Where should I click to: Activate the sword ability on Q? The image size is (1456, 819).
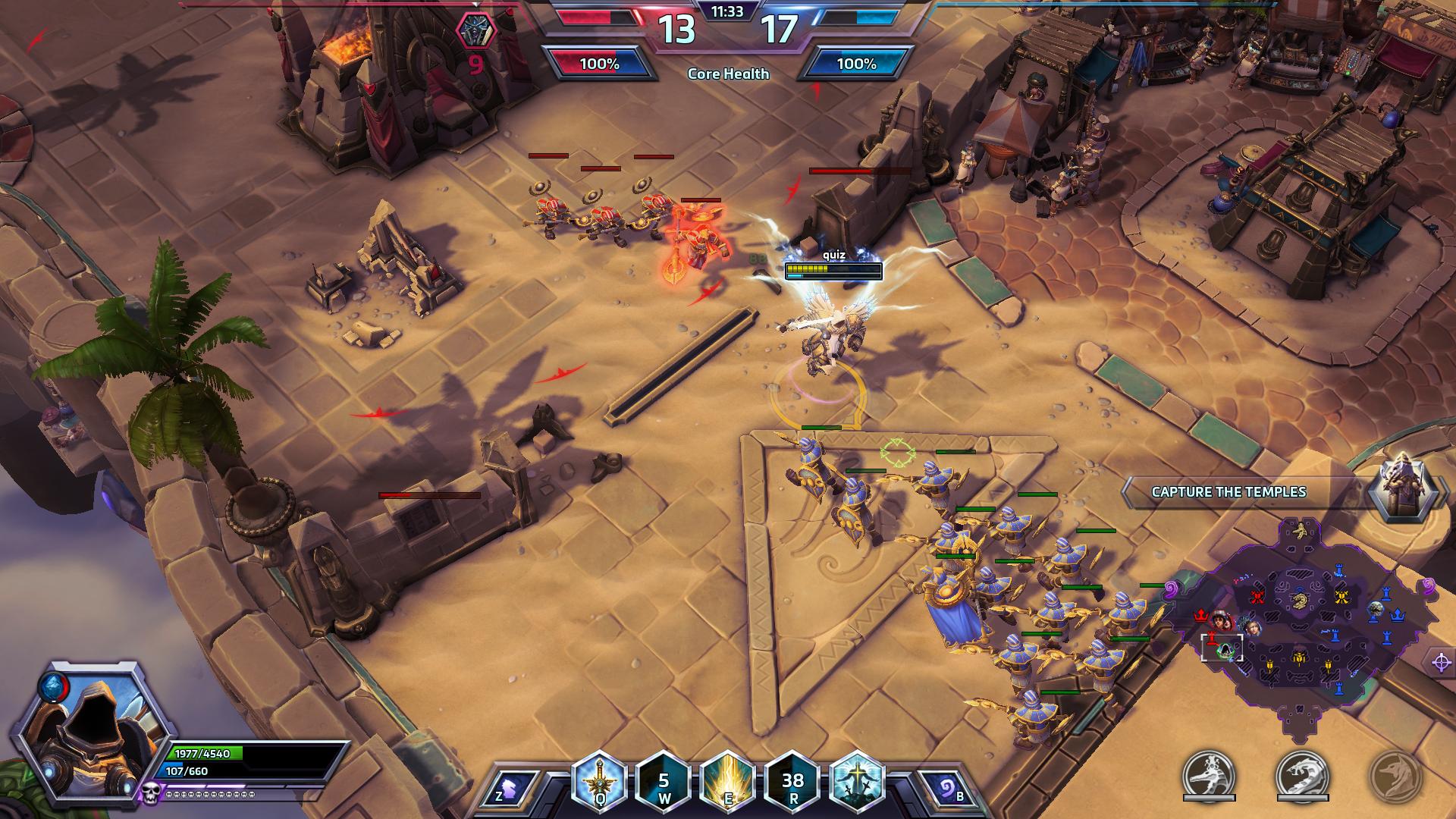[600, 780]
